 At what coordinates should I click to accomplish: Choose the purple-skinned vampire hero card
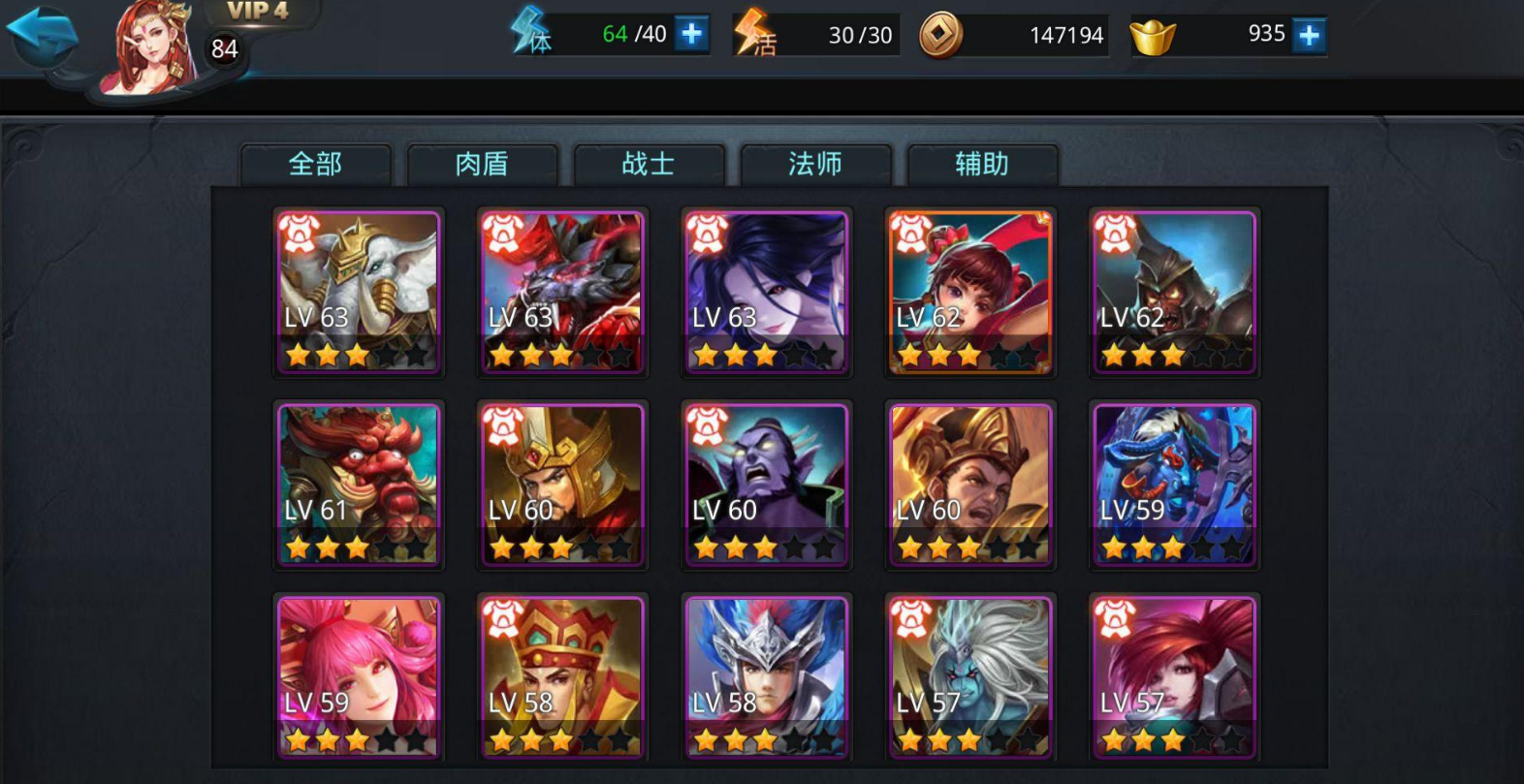(766, 485)
